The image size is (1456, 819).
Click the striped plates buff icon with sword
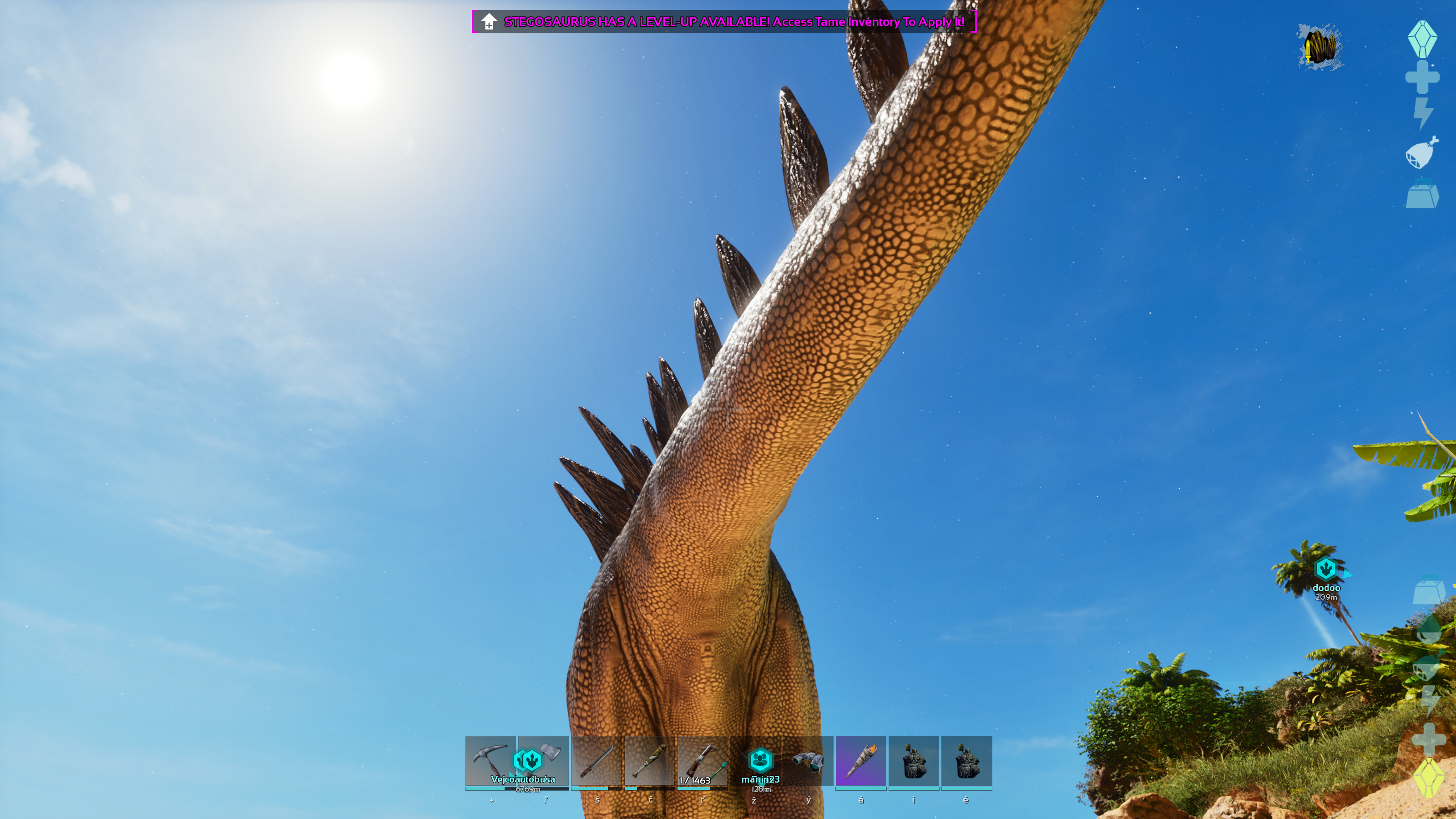pos(1320,47)
